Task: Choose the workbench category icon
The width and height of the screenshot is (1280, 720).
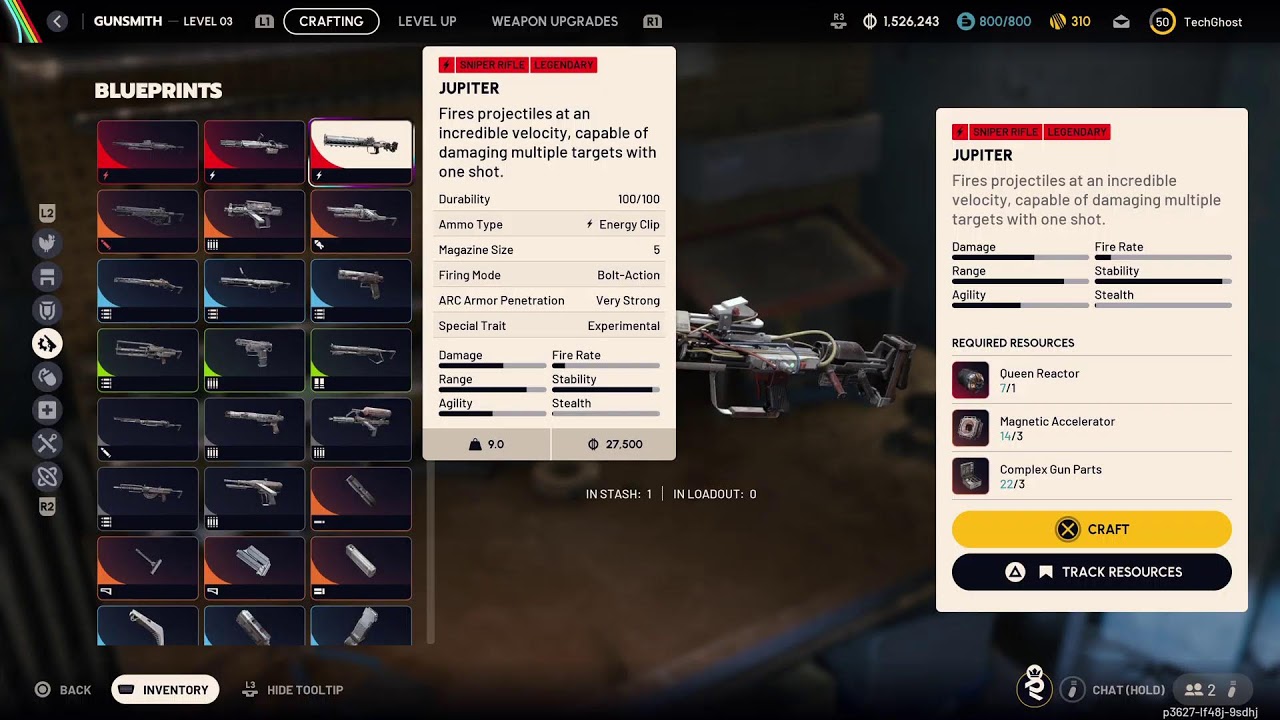Action: coord(47,277)
